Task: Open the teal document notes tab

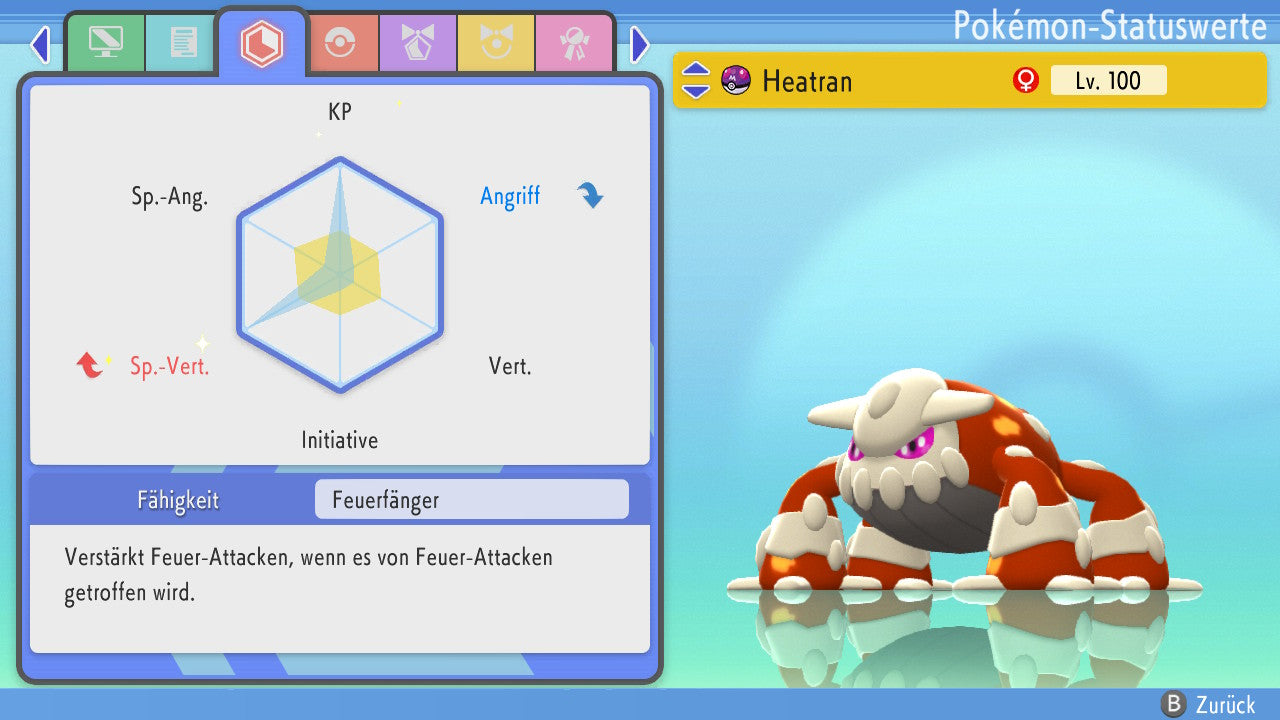Action: point(183,43)
